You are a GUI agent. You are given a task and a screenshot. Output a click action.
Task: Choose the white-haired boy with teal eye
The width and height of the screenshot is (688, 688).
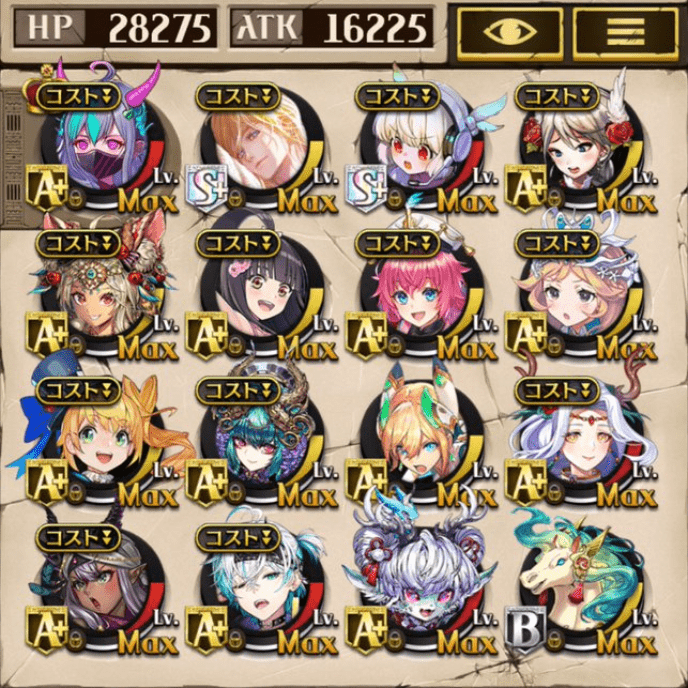click(260, 588)
